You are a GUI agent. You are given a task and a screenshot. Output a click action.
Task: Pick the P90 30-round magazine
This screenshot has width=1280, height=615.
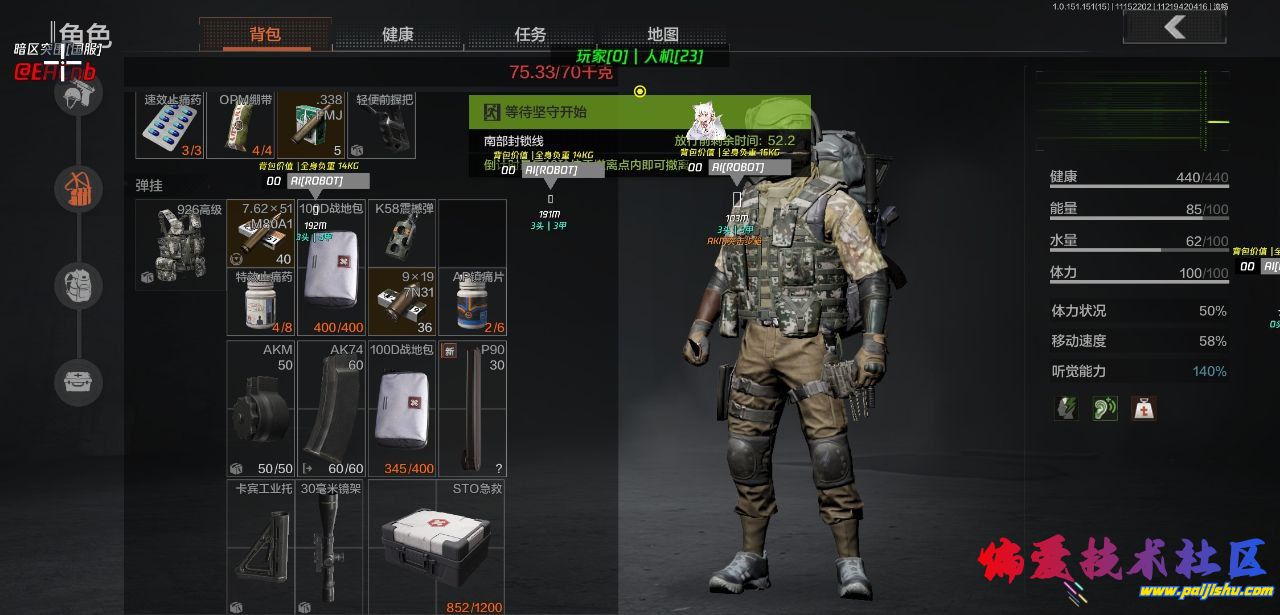[x=471, y=410]
